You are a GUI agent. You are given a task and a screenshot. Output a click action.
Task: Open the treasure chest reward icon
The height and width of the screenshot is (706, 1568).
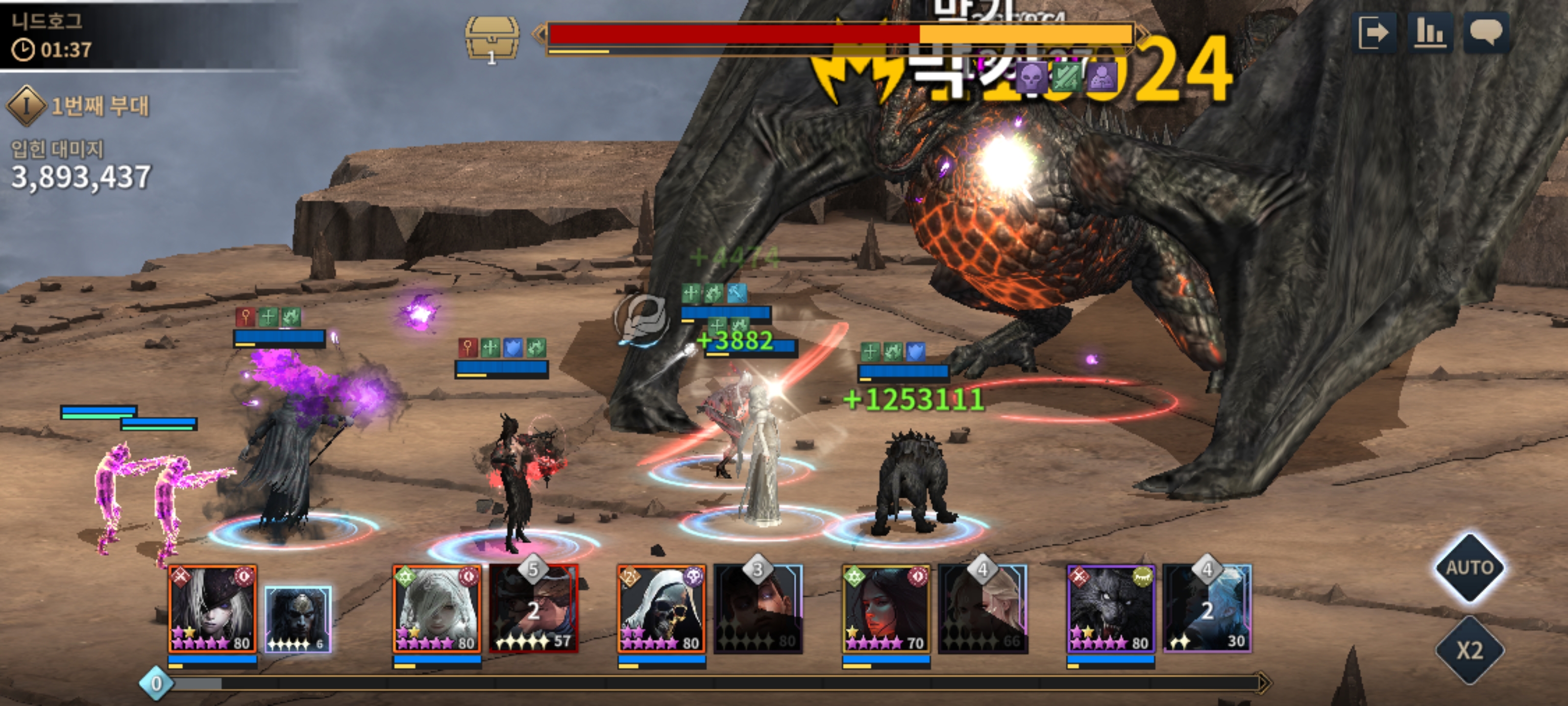point(492,38)
